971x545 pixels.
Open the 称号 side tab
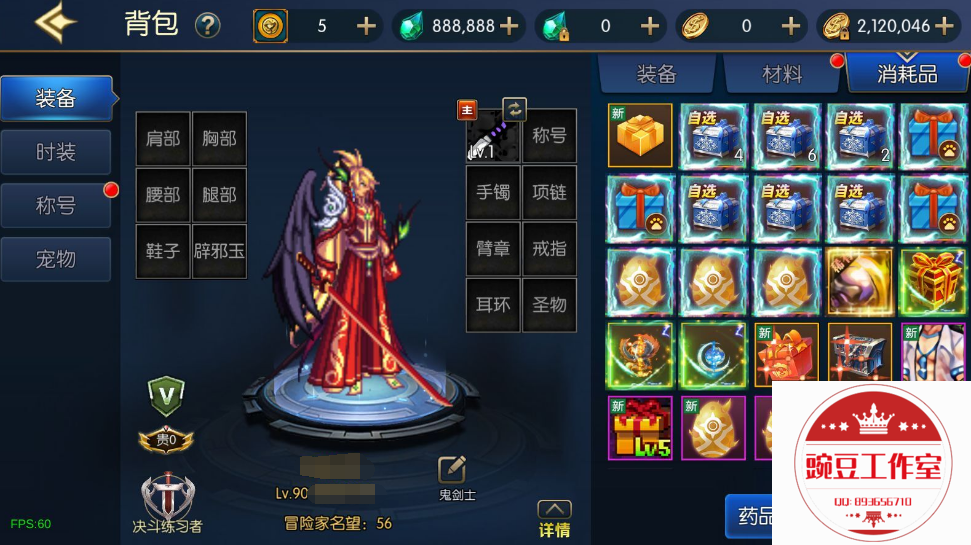click(x=56, y=206)
